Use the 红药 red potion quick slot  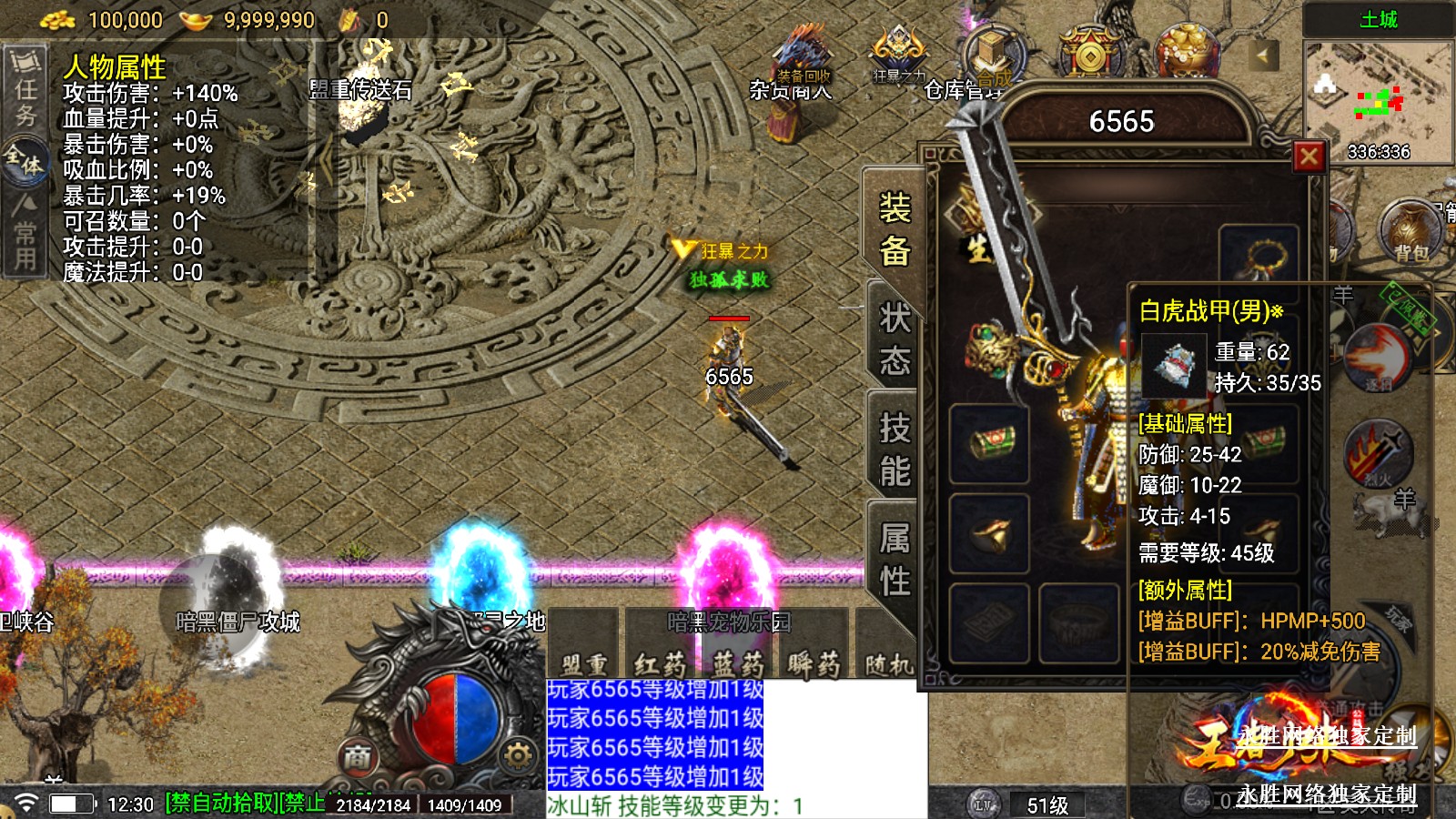click(x=661, y=662)
